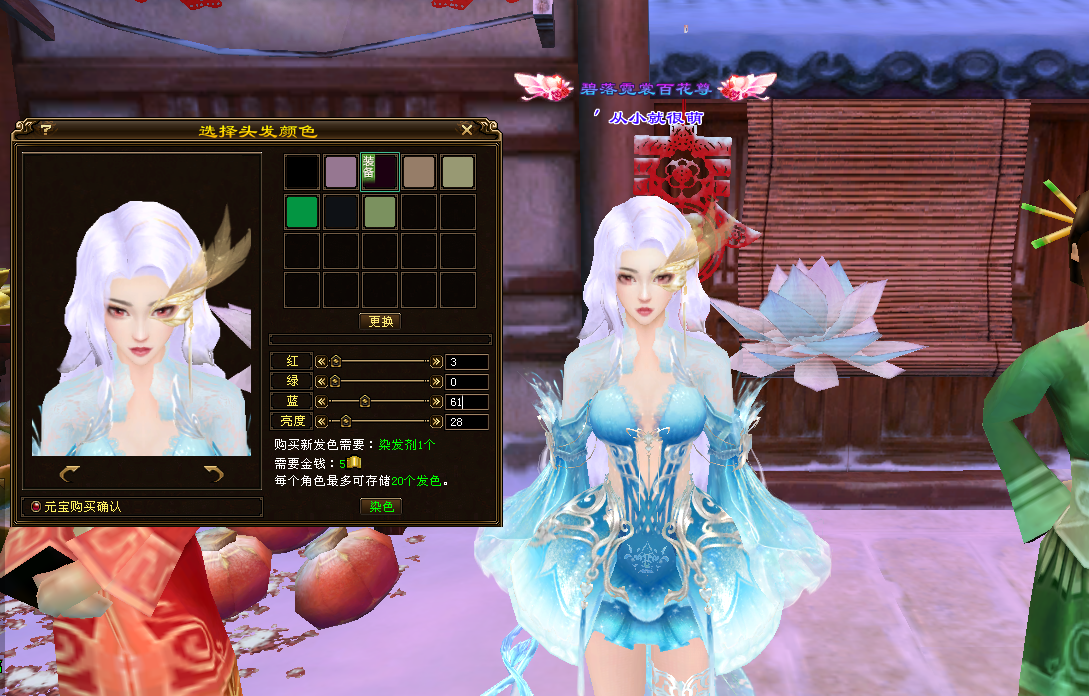Increase the brightness (亮度) value arrow
This screenshot has height=696, width=1089.
click(x=436, y=421)
